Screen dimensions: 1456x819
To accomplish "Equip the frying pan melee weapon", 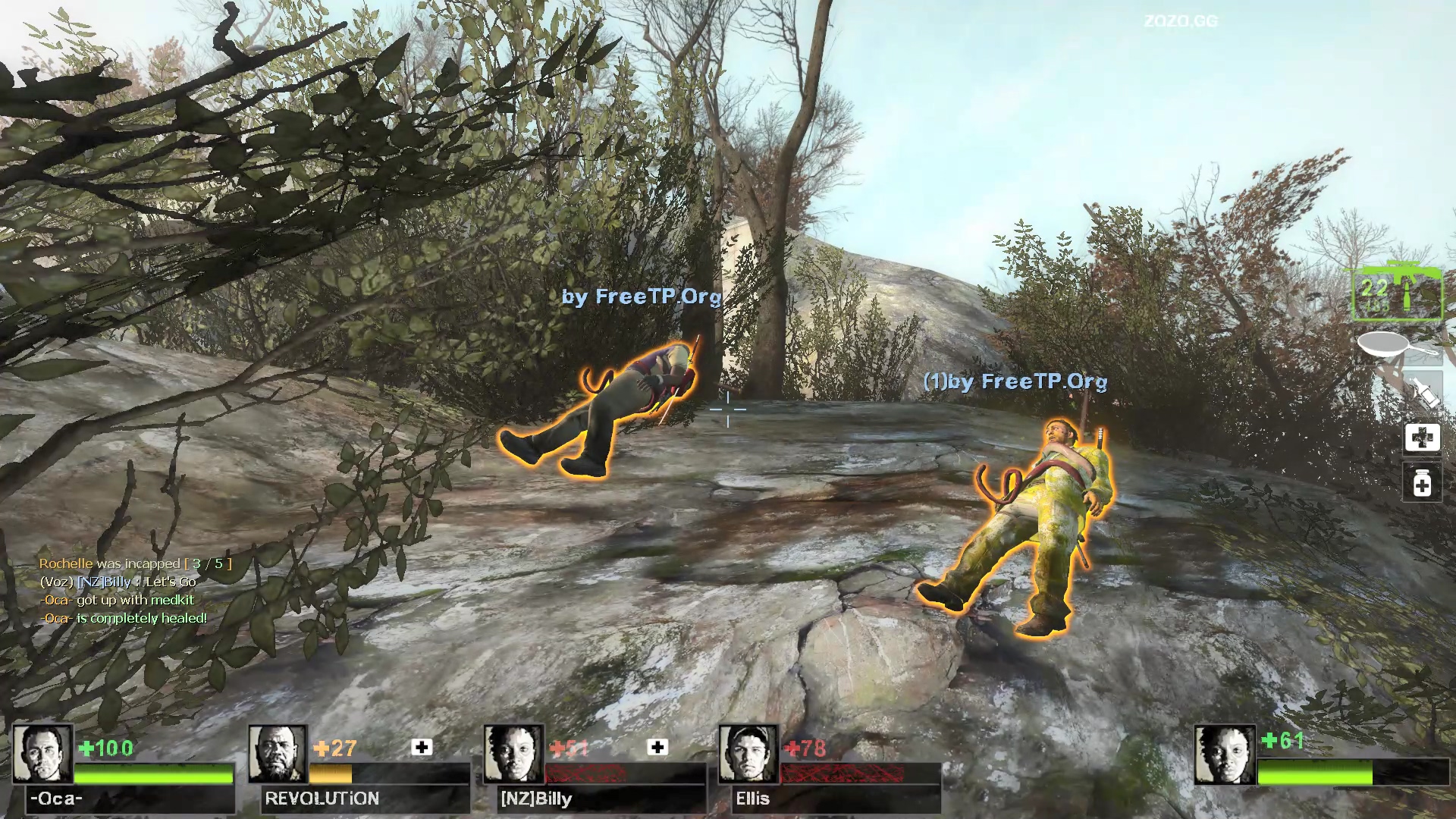I will pyautogui.click(x=1396, y=347).
